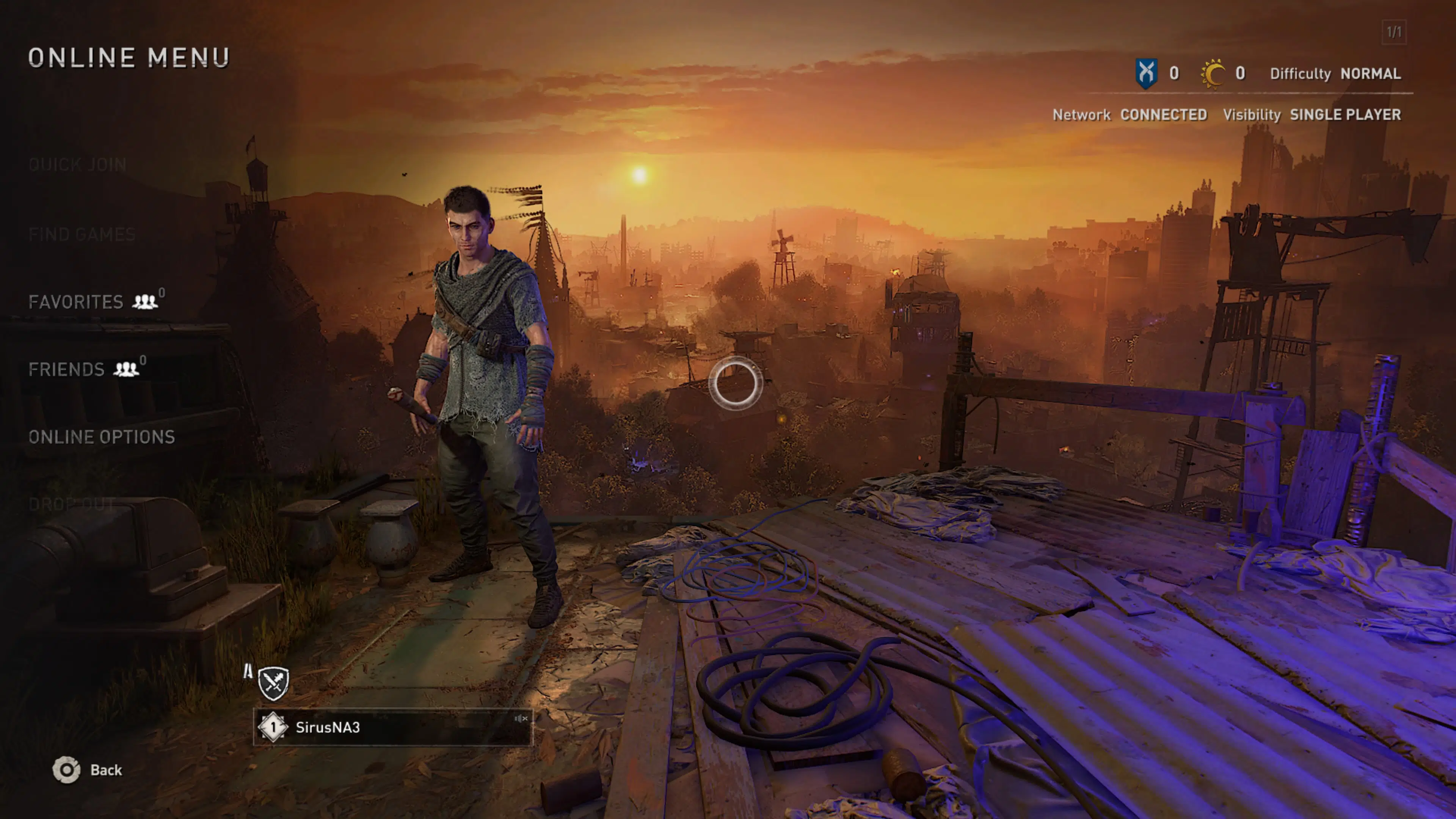Select the SirusNA3 player card

point(392,728)
